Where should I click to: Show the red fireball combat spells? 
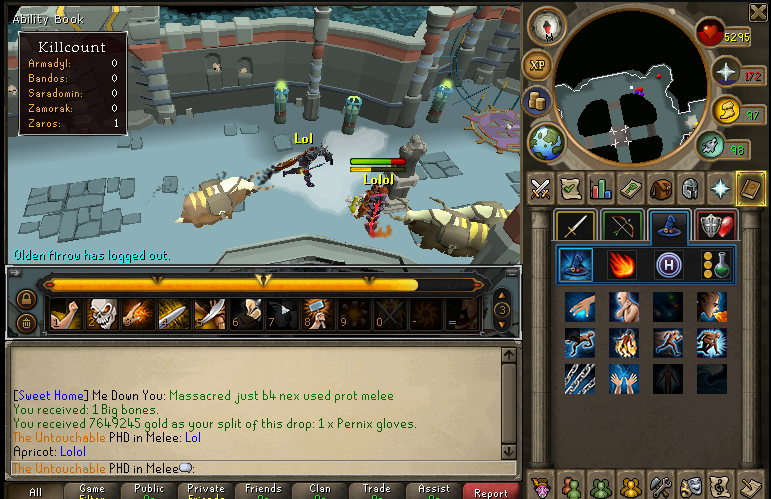[x=621, y=265]
